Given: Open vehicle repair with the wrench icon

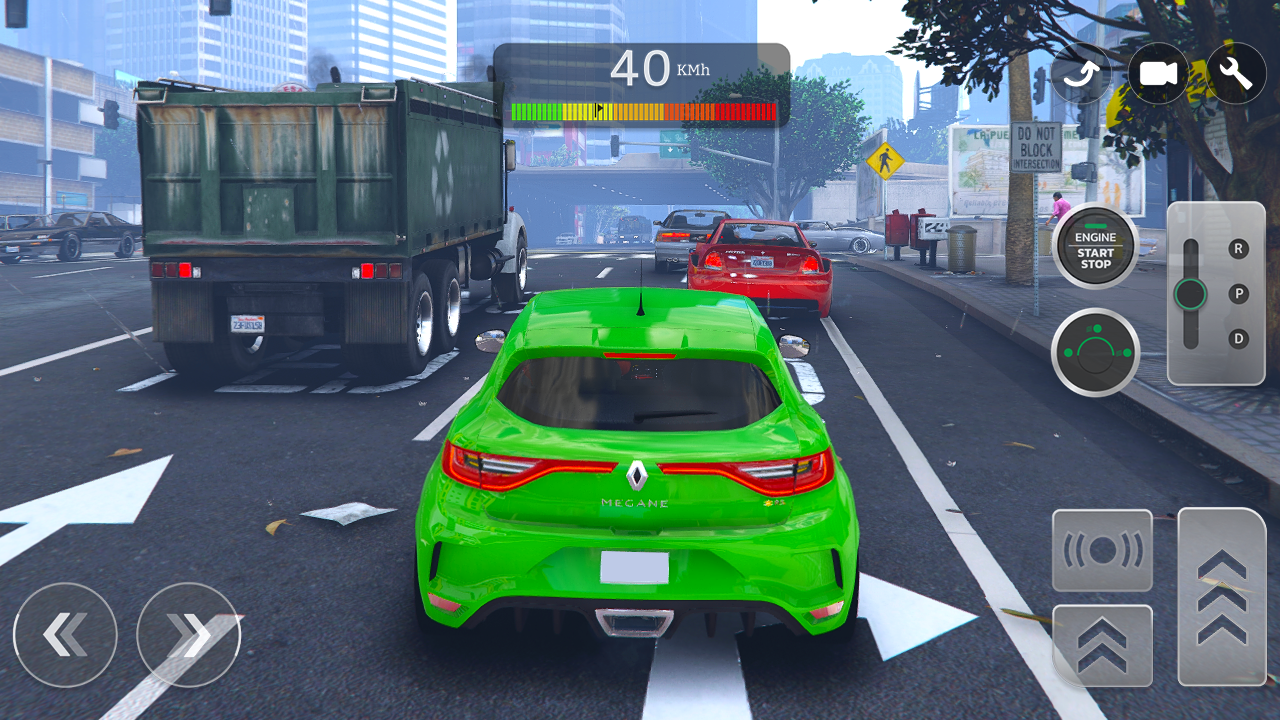Looking at the screenshot, I should click(1234, 73).
